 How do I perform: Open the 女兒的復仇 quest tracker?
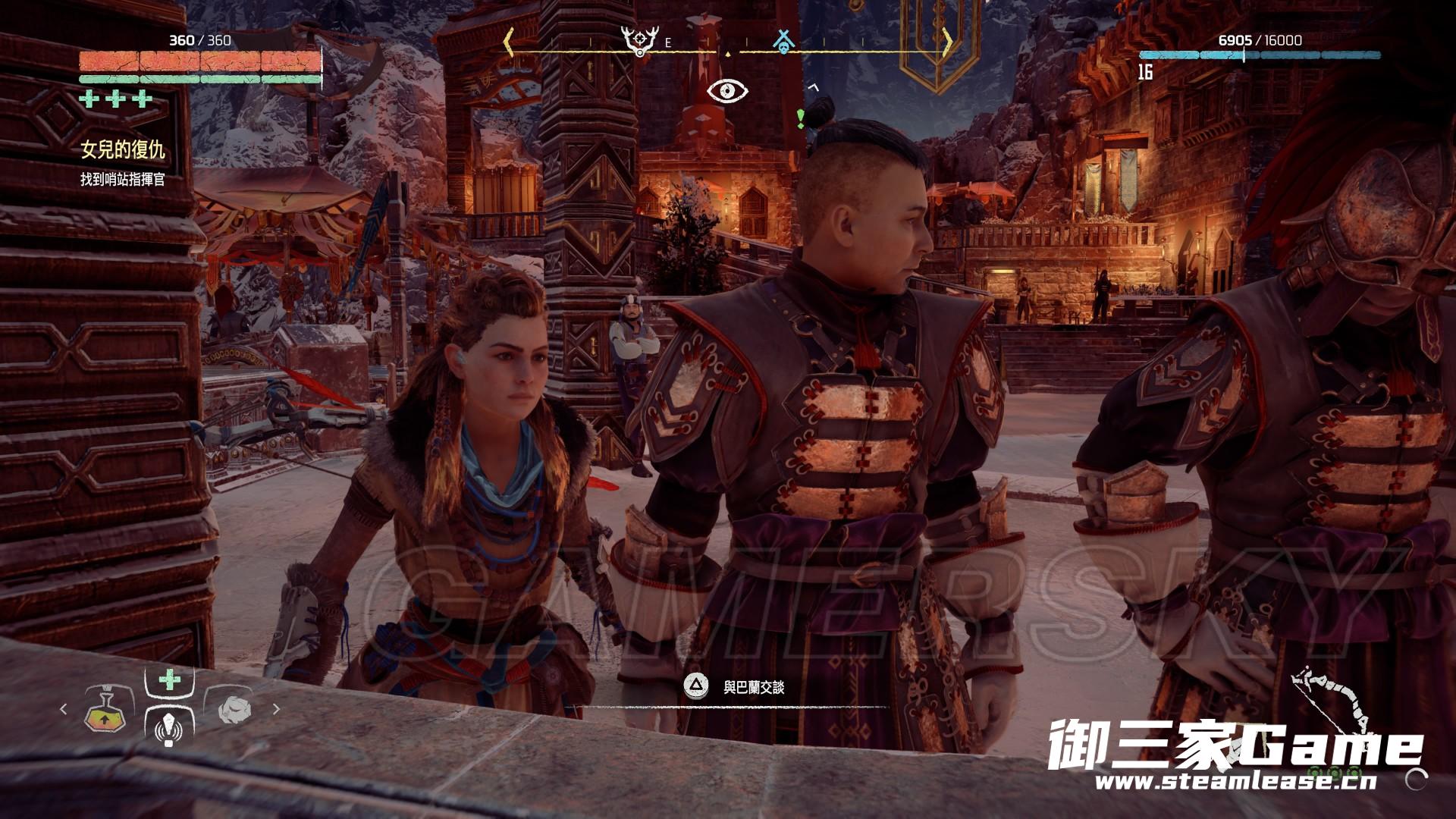point(123,150)
